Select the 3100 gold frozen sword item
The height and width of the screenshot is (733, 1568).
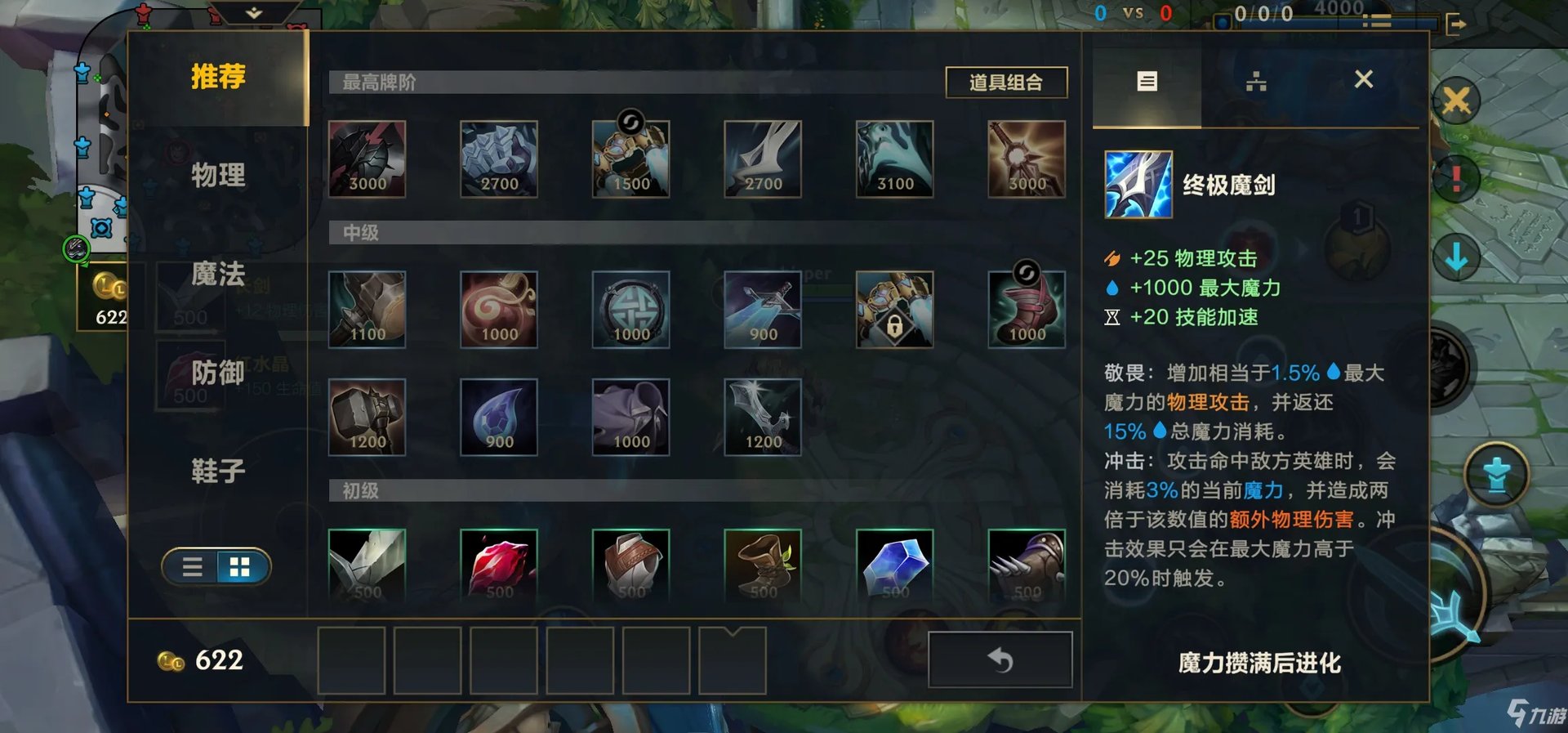[893, 159]
